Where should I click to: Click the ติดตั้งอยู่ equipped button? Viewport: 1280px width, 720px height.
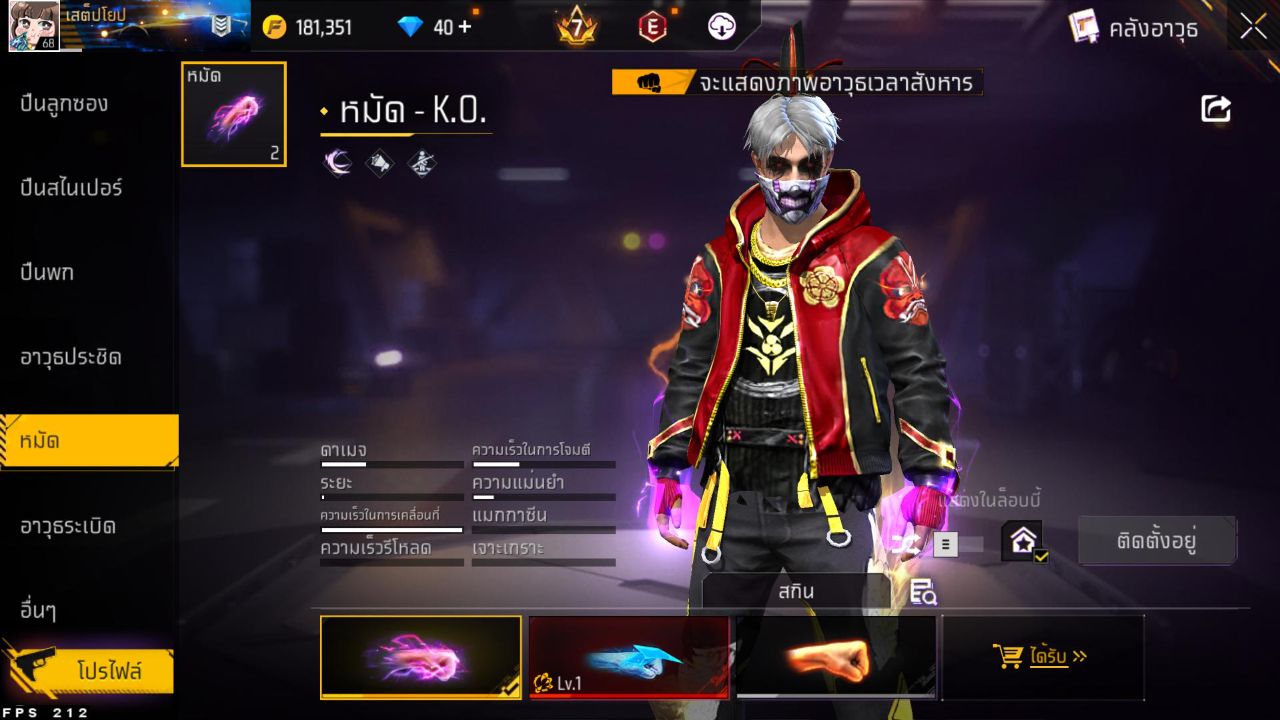(x=1157, y=540)
